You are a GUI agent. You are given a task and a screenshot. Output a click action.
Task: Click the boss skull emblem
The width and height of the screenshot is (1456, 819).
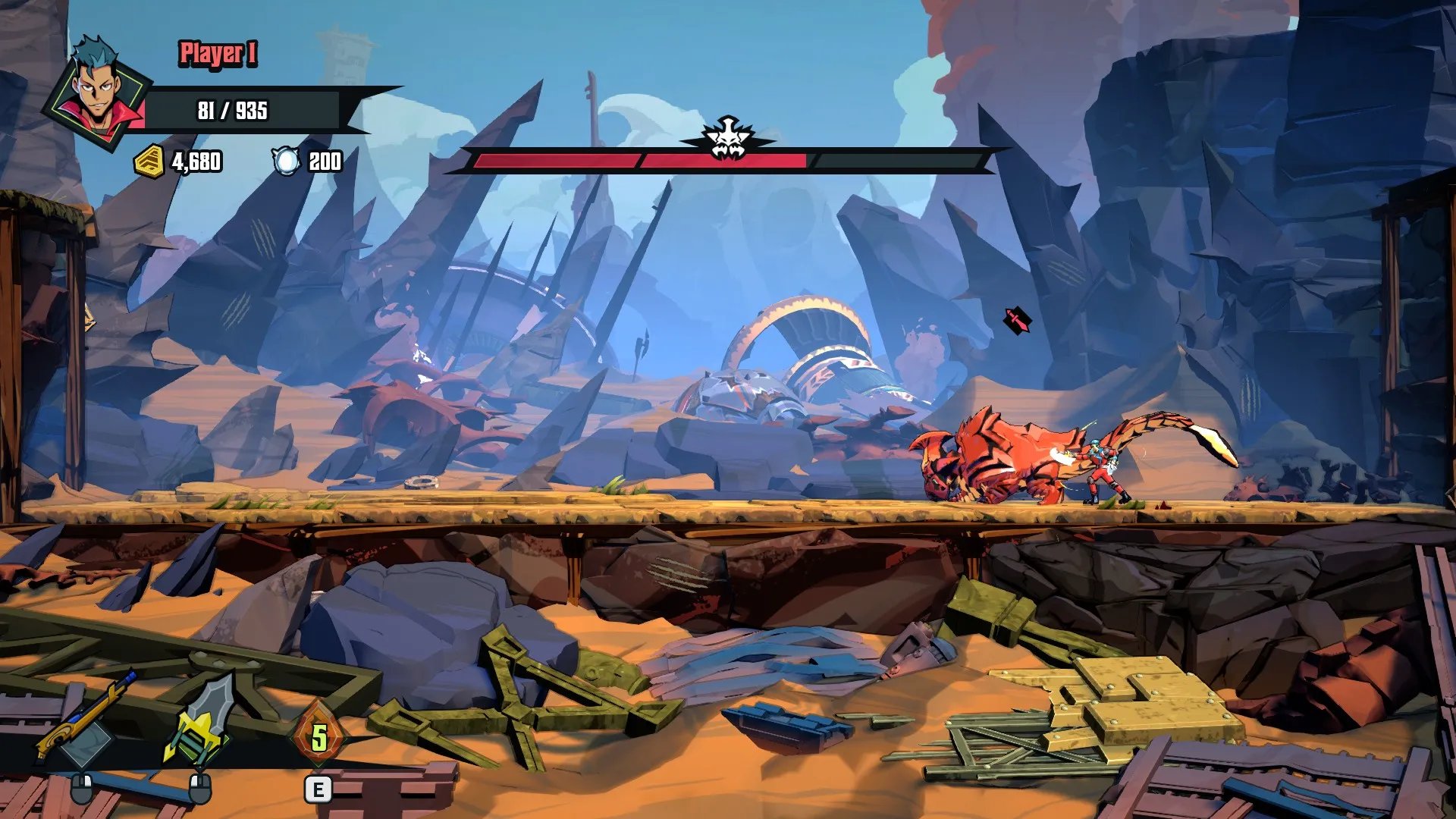[x=726, y=140]
